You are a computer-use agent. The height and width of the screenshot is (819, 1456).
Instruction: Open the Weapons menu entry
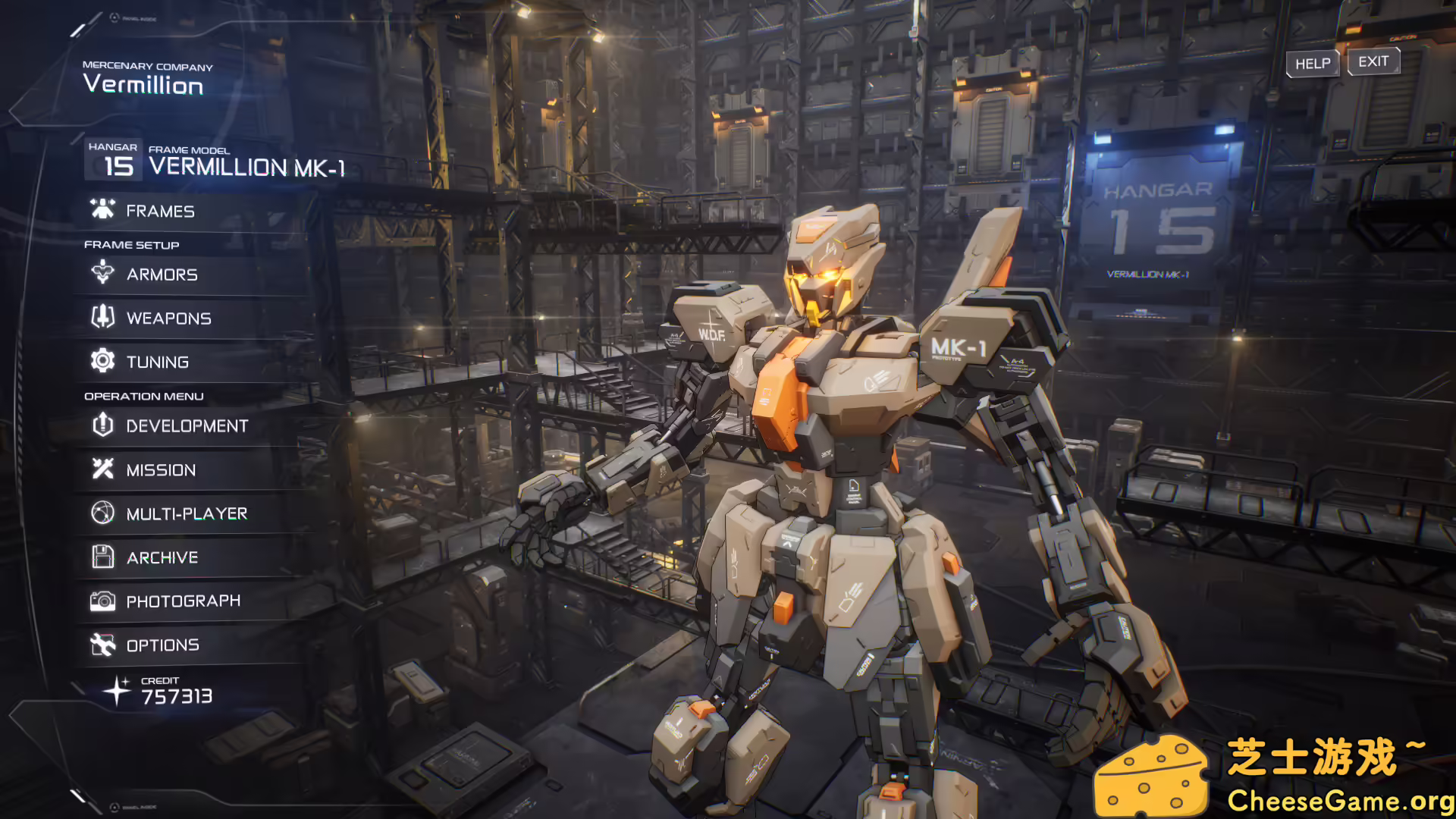click(168, 318)
